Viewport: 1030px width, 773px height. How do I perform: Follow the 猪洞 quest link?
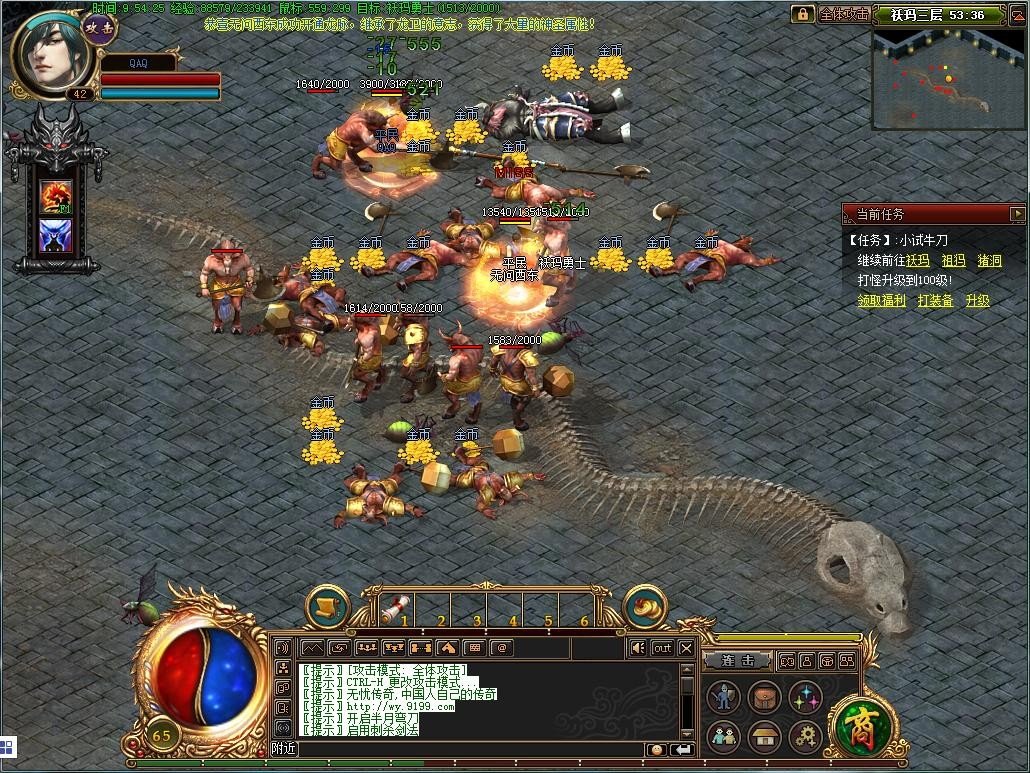pyautogui.click(x=989, y=261)
